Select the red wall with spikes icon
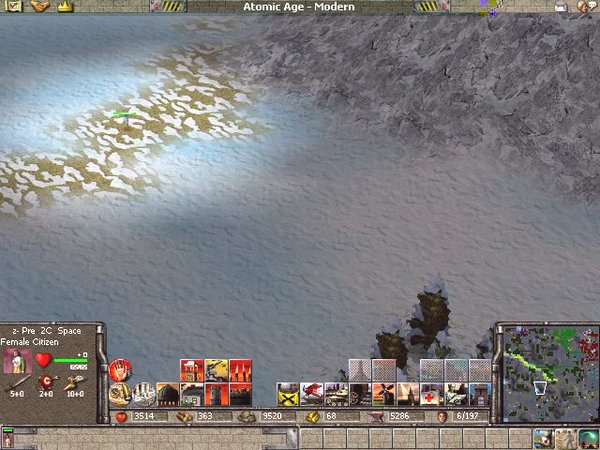This screenshot has width=600, height=450. pyautogui.click(x=240, y=370)
